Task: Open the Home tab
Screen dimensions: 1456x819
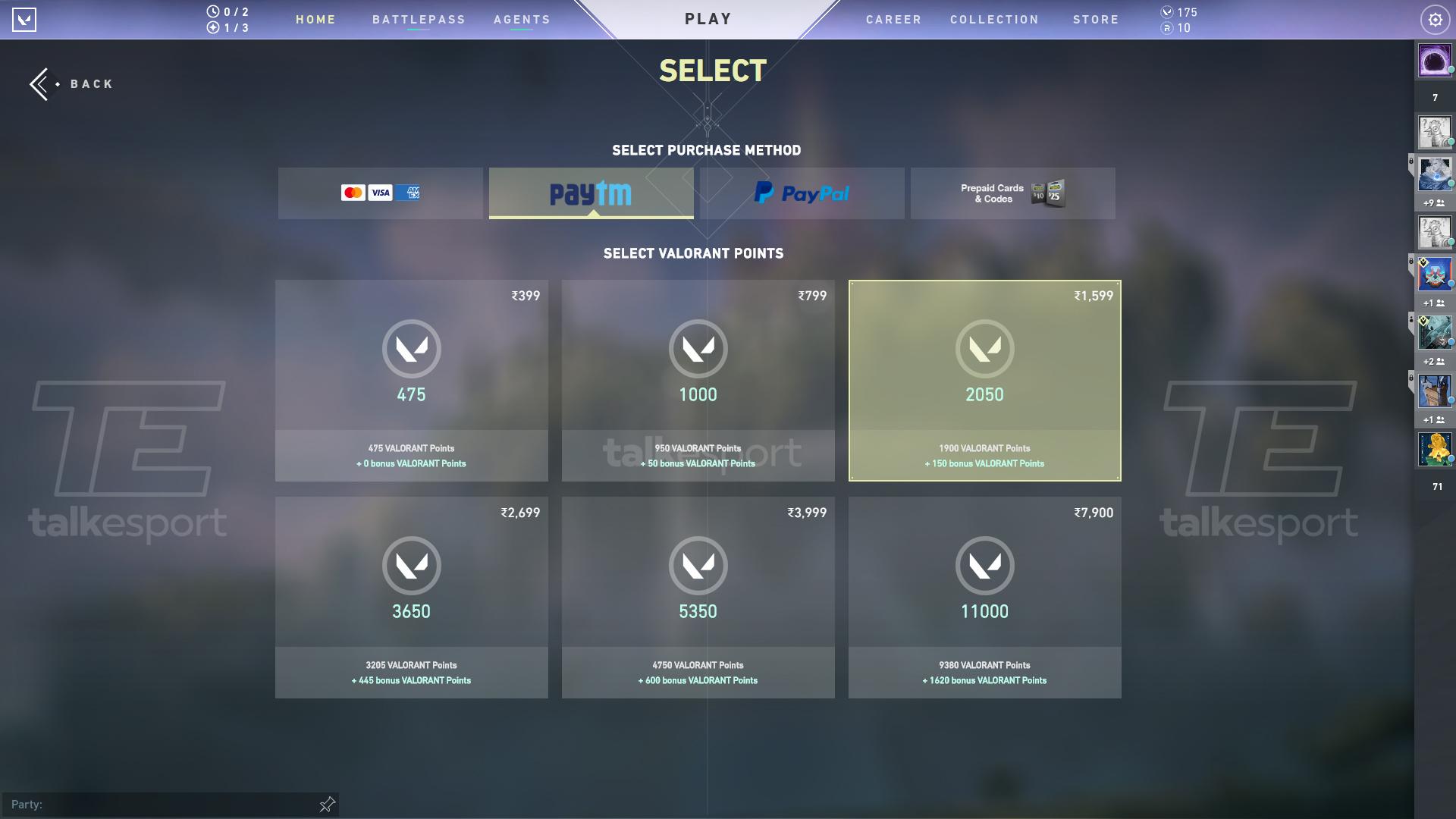Action: pos(315,20)
